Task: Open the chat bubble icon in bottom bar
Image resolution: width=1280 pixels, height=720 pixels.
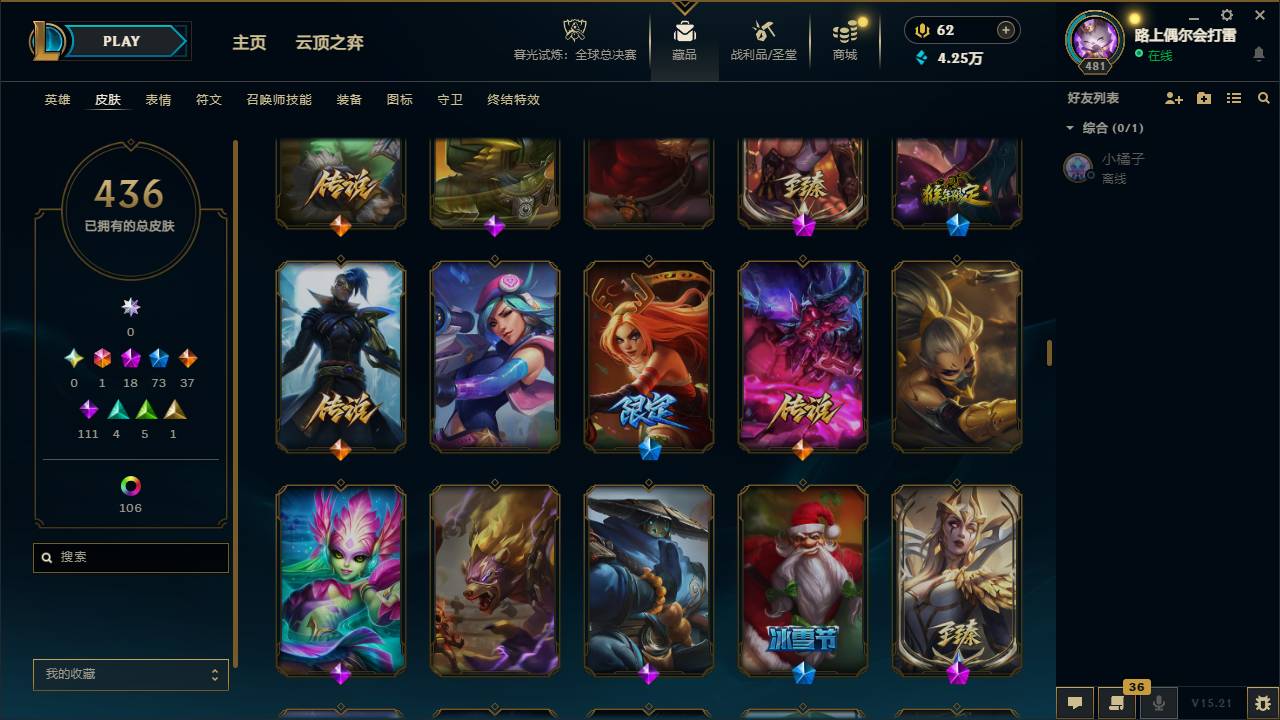Action: point(1075,704)
